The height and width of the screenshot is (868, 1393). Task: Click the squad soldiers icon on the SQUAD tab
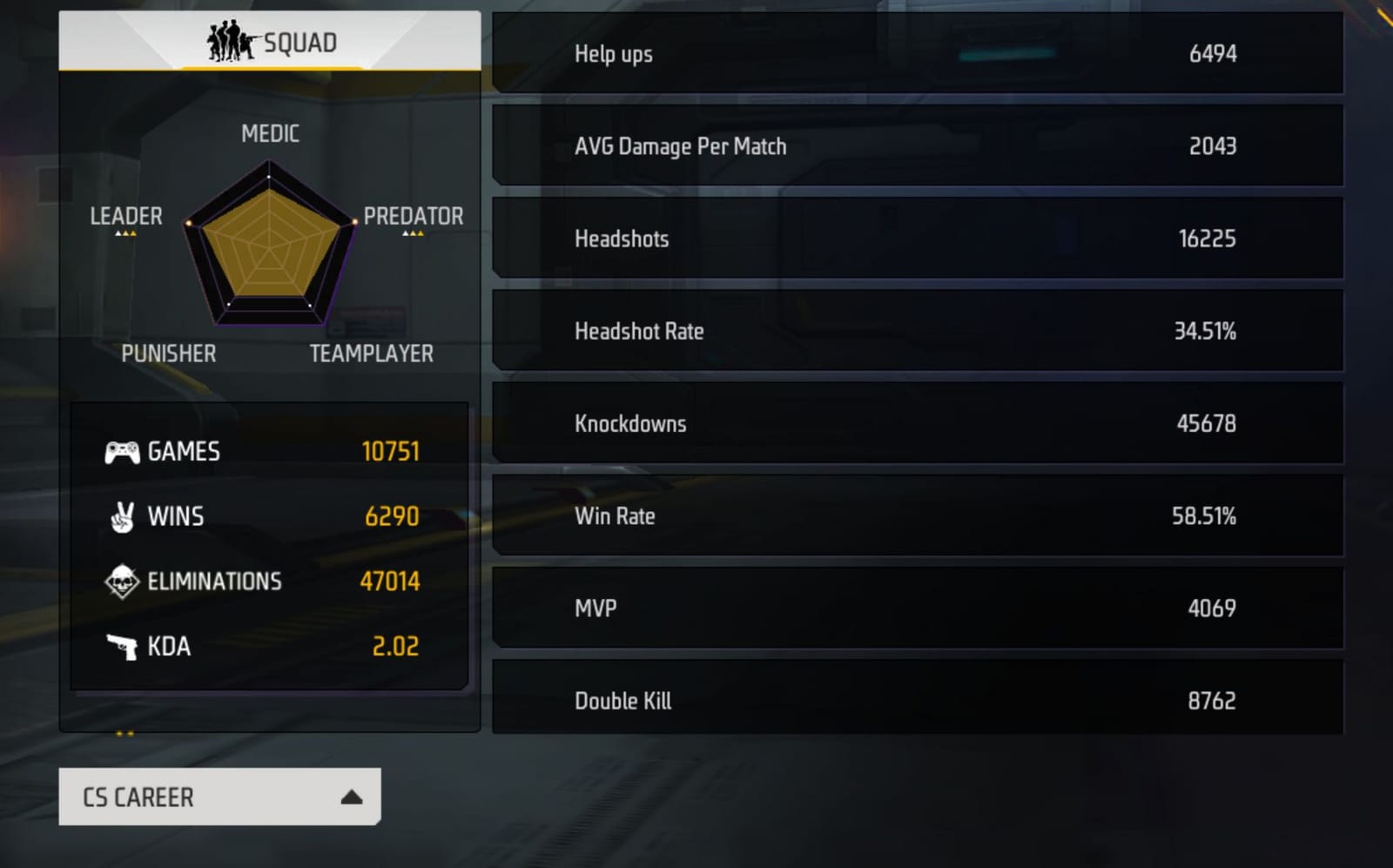(x=230, y=40)
